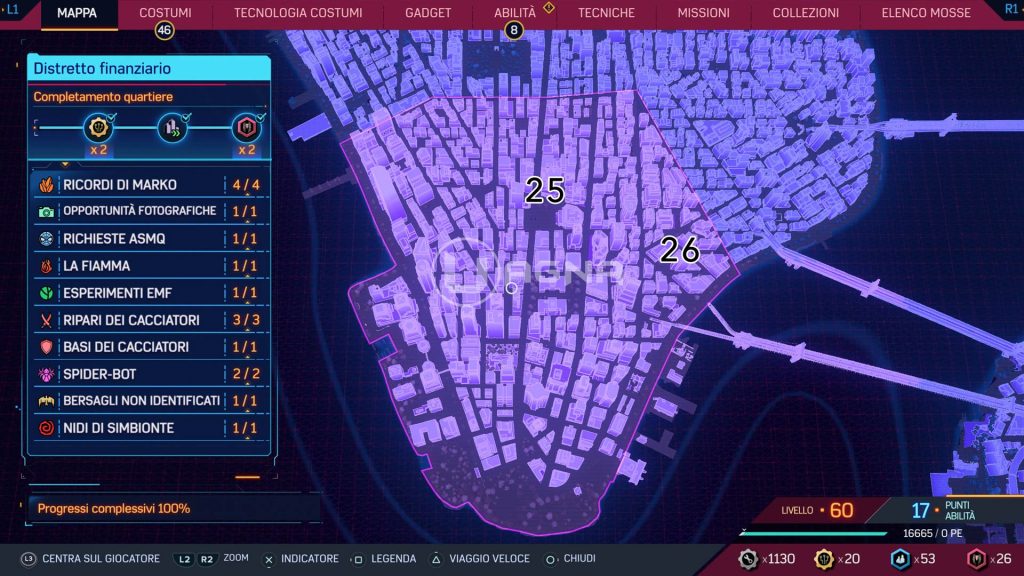Switch to the TECNICHE tab
This screenshot has width=1024, height=576.
606,13
